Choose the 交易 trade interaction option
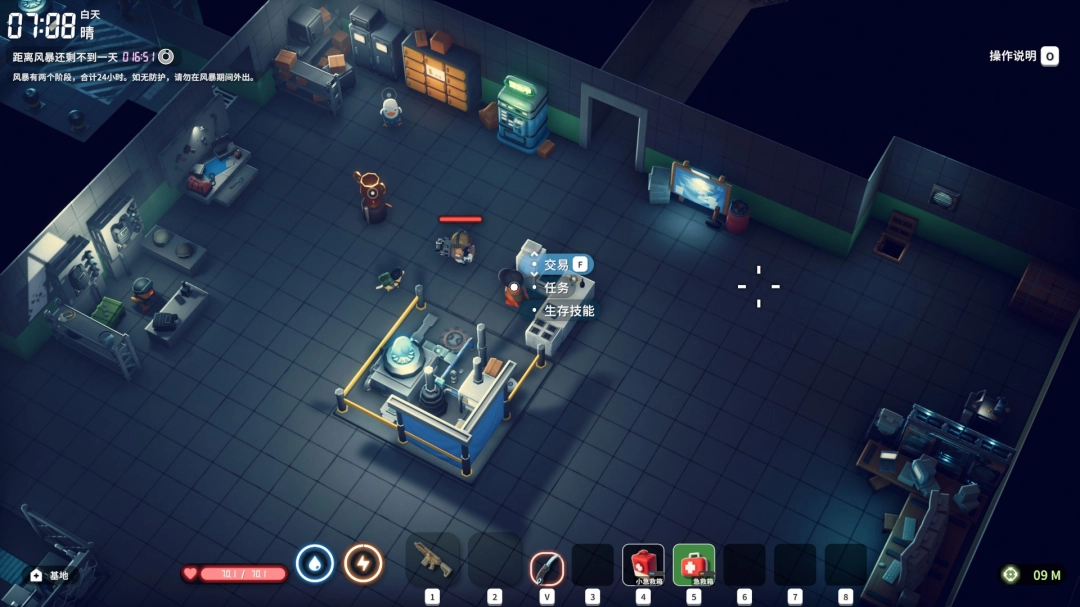This screenshot has height=607, width=1080. (x=557, y=265)
